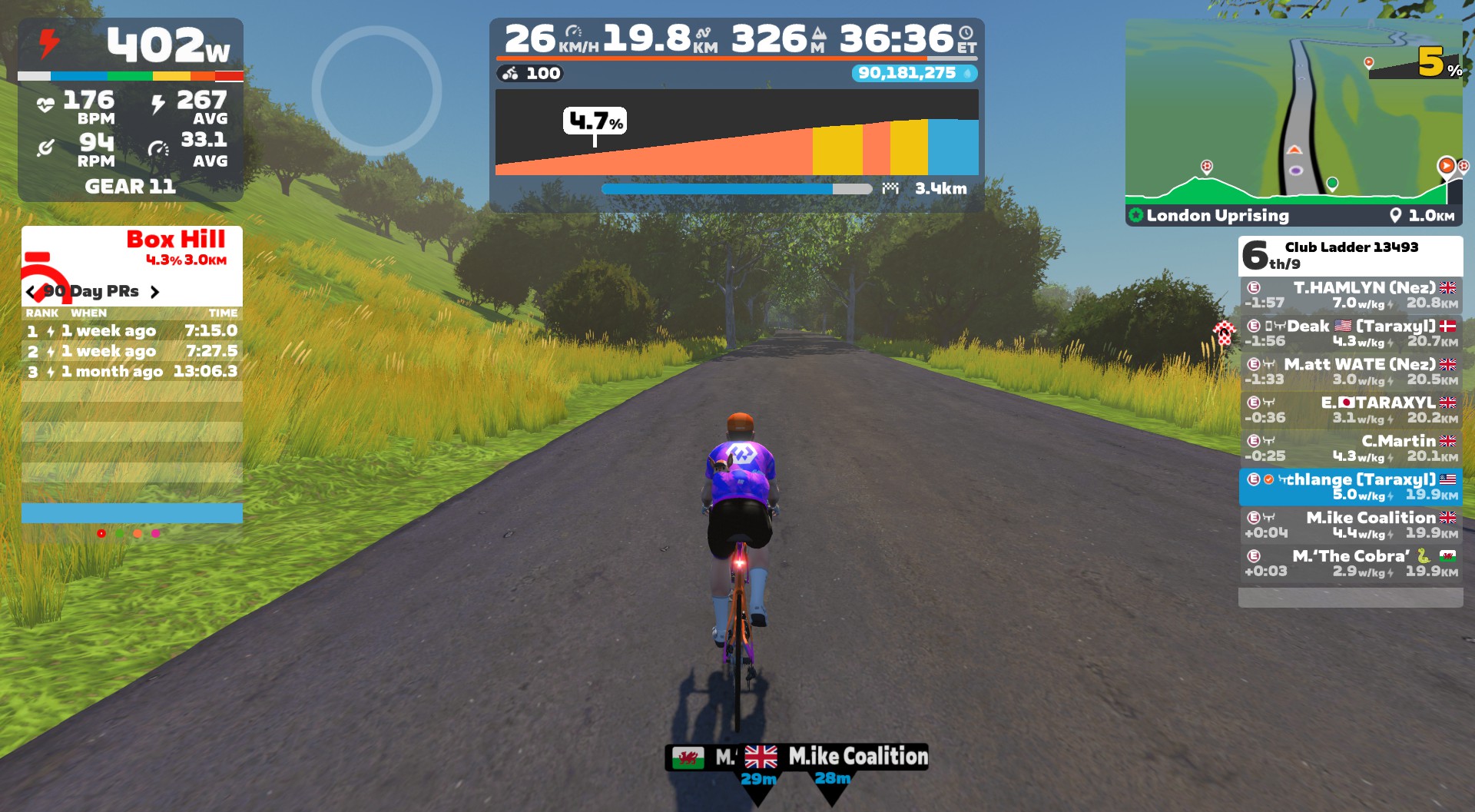The width and height of the screenshot is (1475, 812).
Task: Click the Deak (Taraxyl) rider row
Action: 1351,333
